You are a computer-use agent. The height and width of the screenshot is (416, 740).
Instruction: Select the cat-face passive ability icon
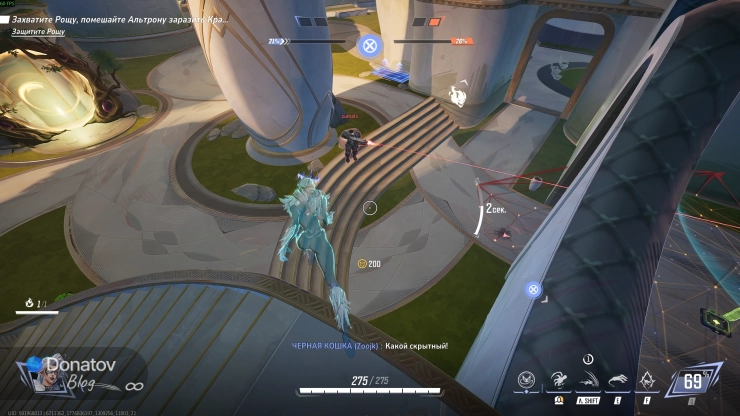click(x=528, y=380)
